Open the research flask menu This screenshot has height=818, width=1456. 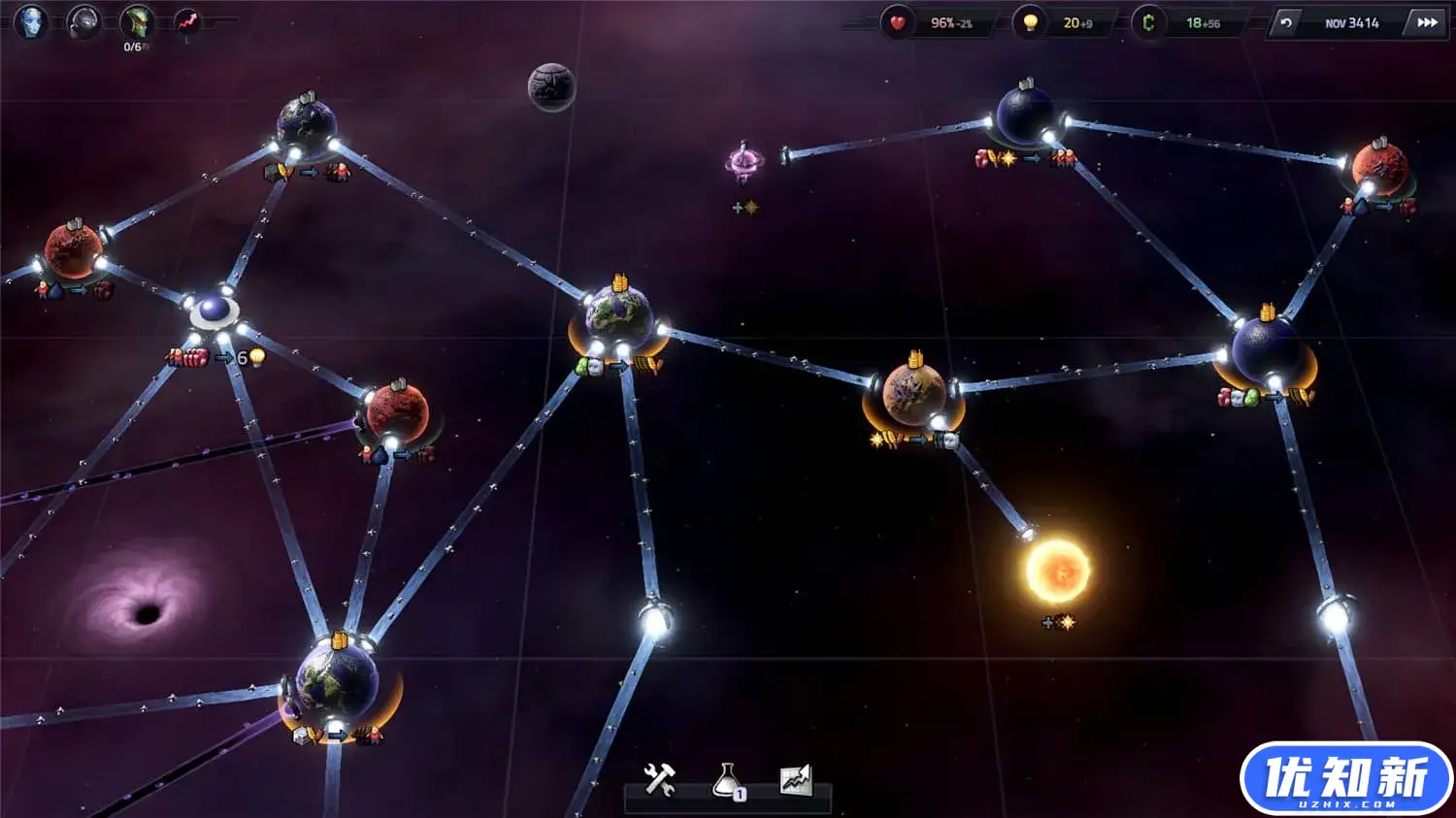click(x=728, y=780)
